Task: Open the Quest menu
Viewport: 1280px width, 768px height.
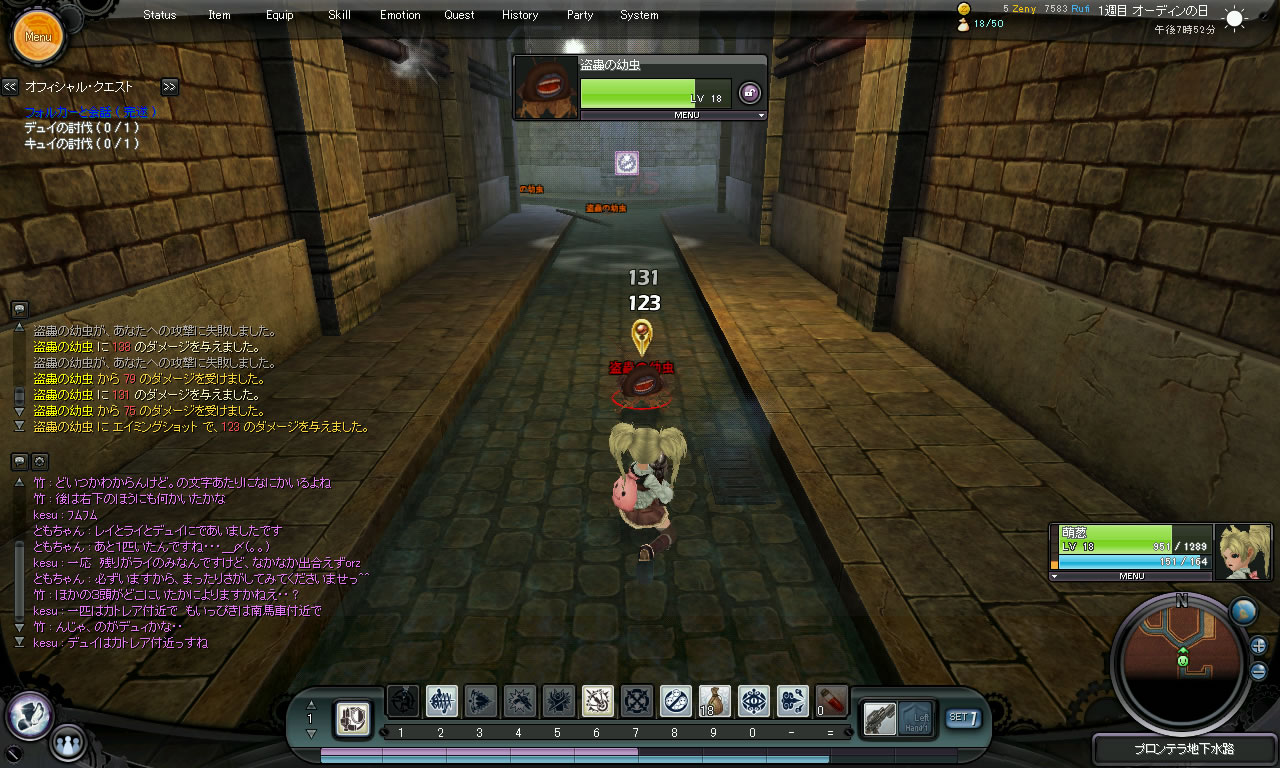Action: [x=460, y=15]
